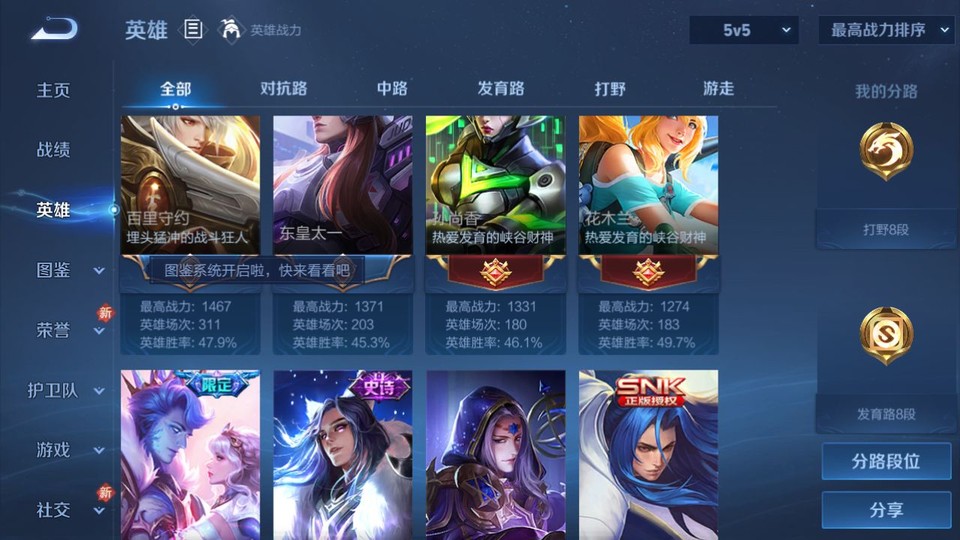Open the 最高战力排序 sort dropdown
The image size is (960, 540).
tap(886, 30)
